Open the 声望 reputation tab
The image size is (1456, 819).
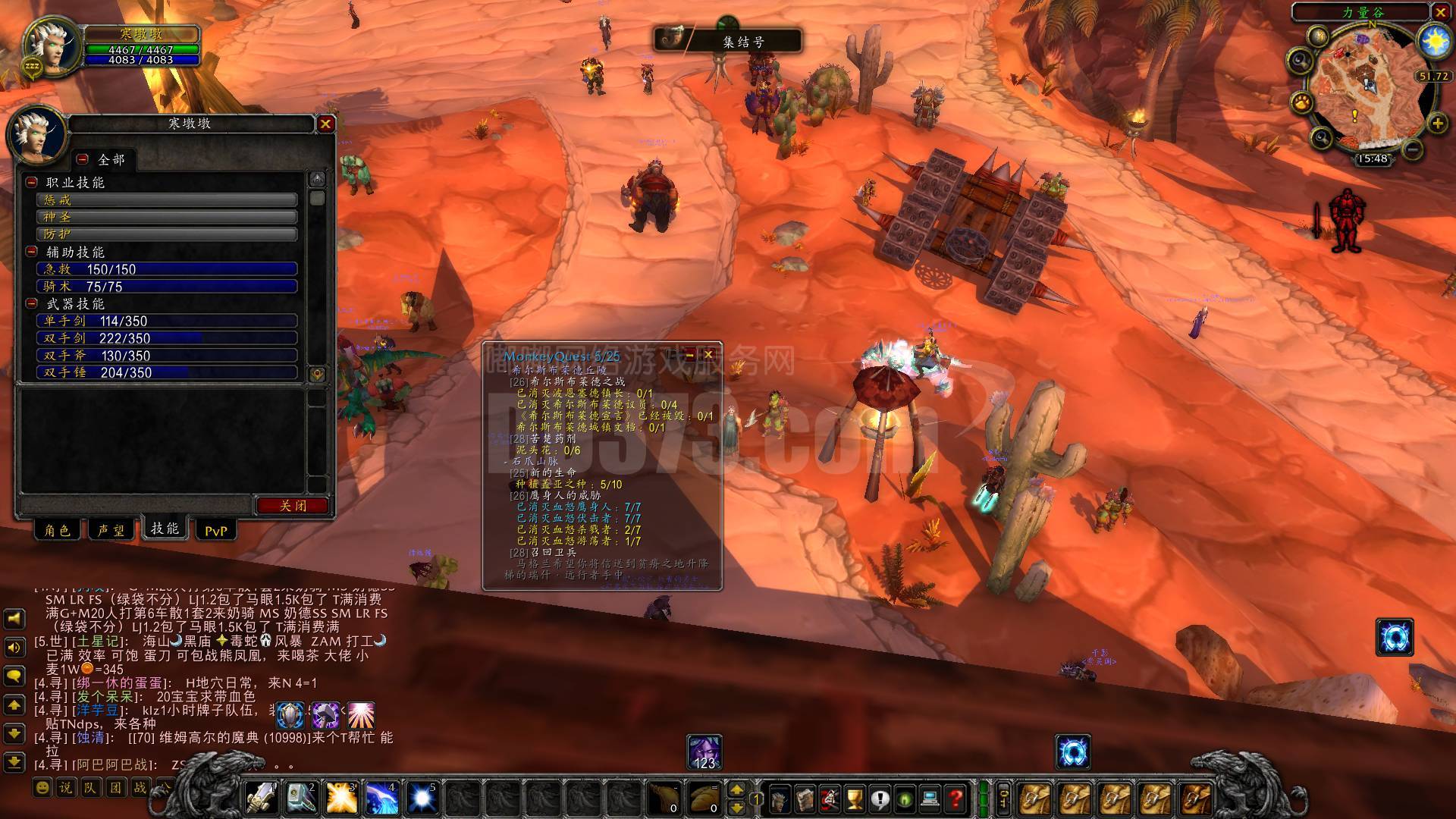[x=111, y=530]
